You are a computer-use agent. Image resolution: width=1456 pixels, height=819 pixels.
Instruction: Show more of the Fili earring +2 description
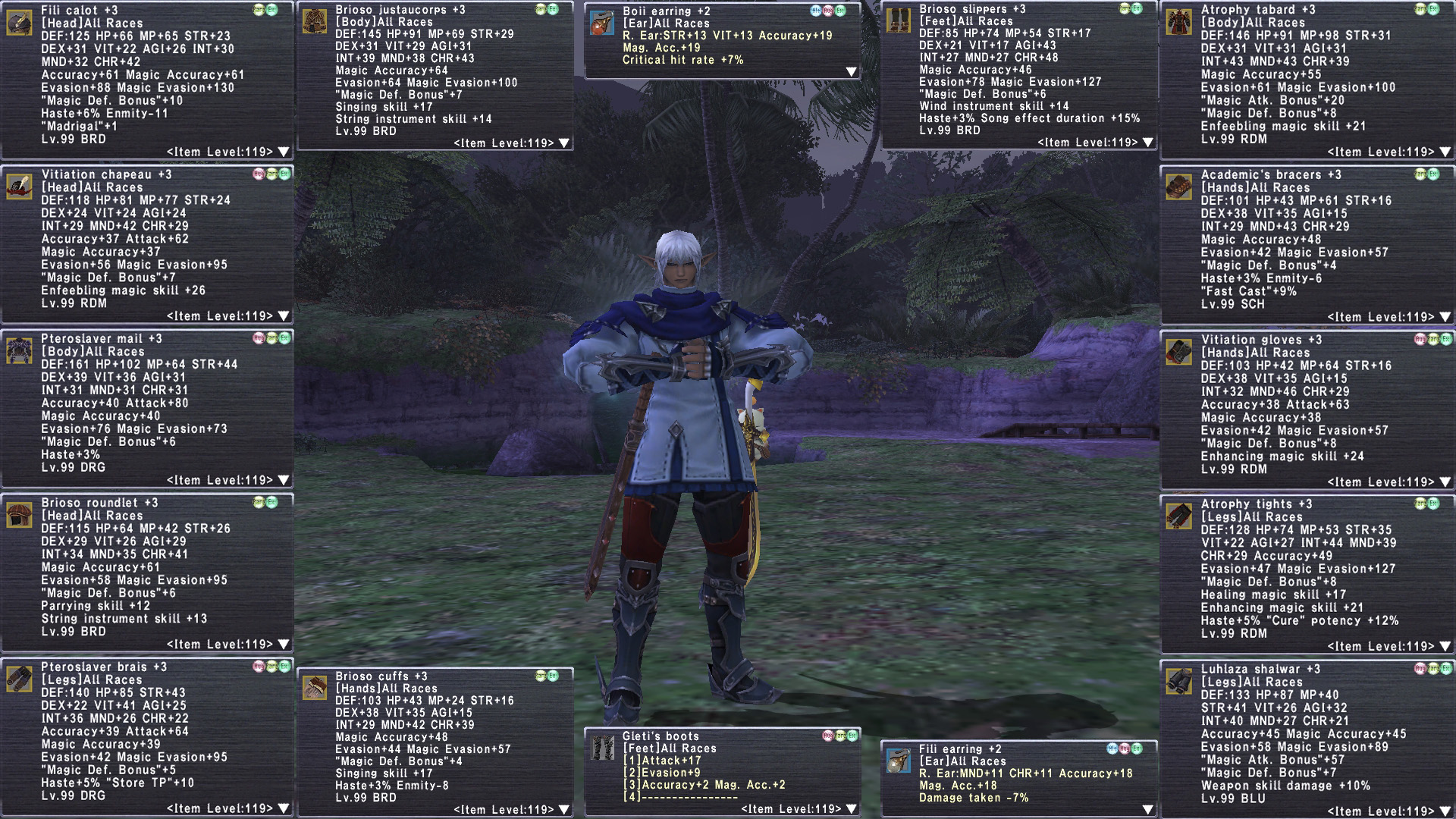[x=1147, y=810]
